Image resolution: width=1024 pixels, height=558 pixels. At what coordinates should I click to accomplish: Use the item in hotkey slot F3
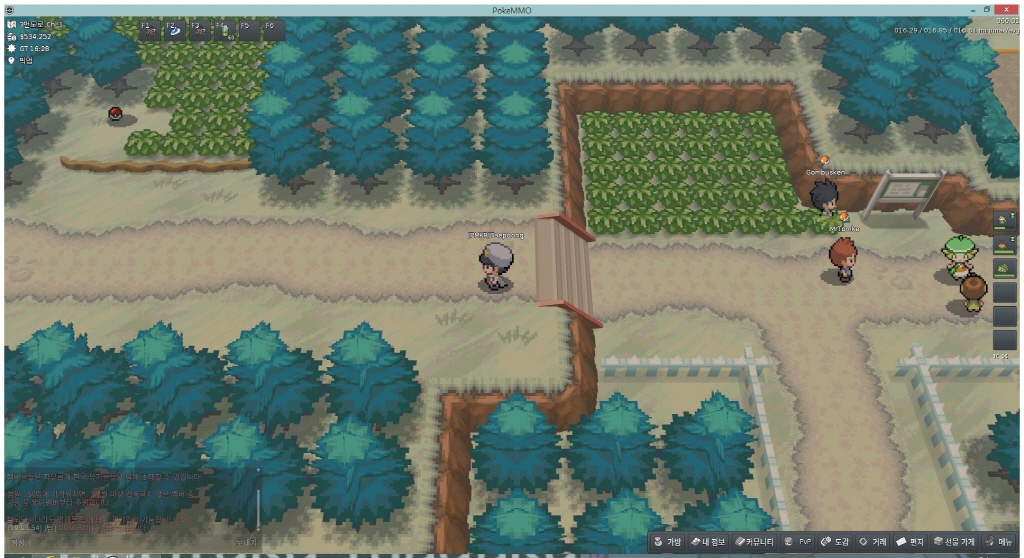[200, 30]
